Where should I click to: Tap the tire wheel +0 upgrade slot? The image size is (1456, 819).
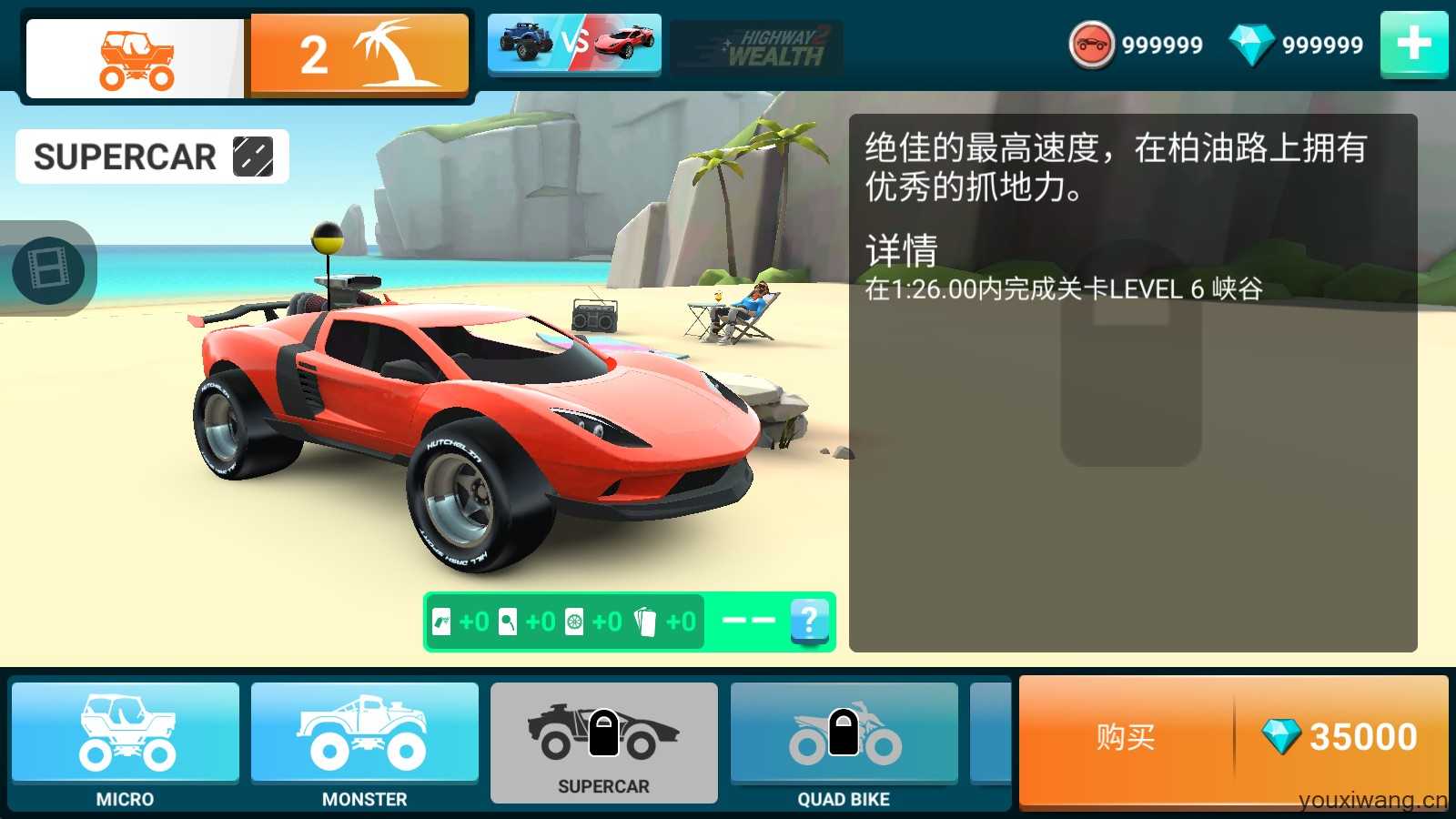coord(576,622)
